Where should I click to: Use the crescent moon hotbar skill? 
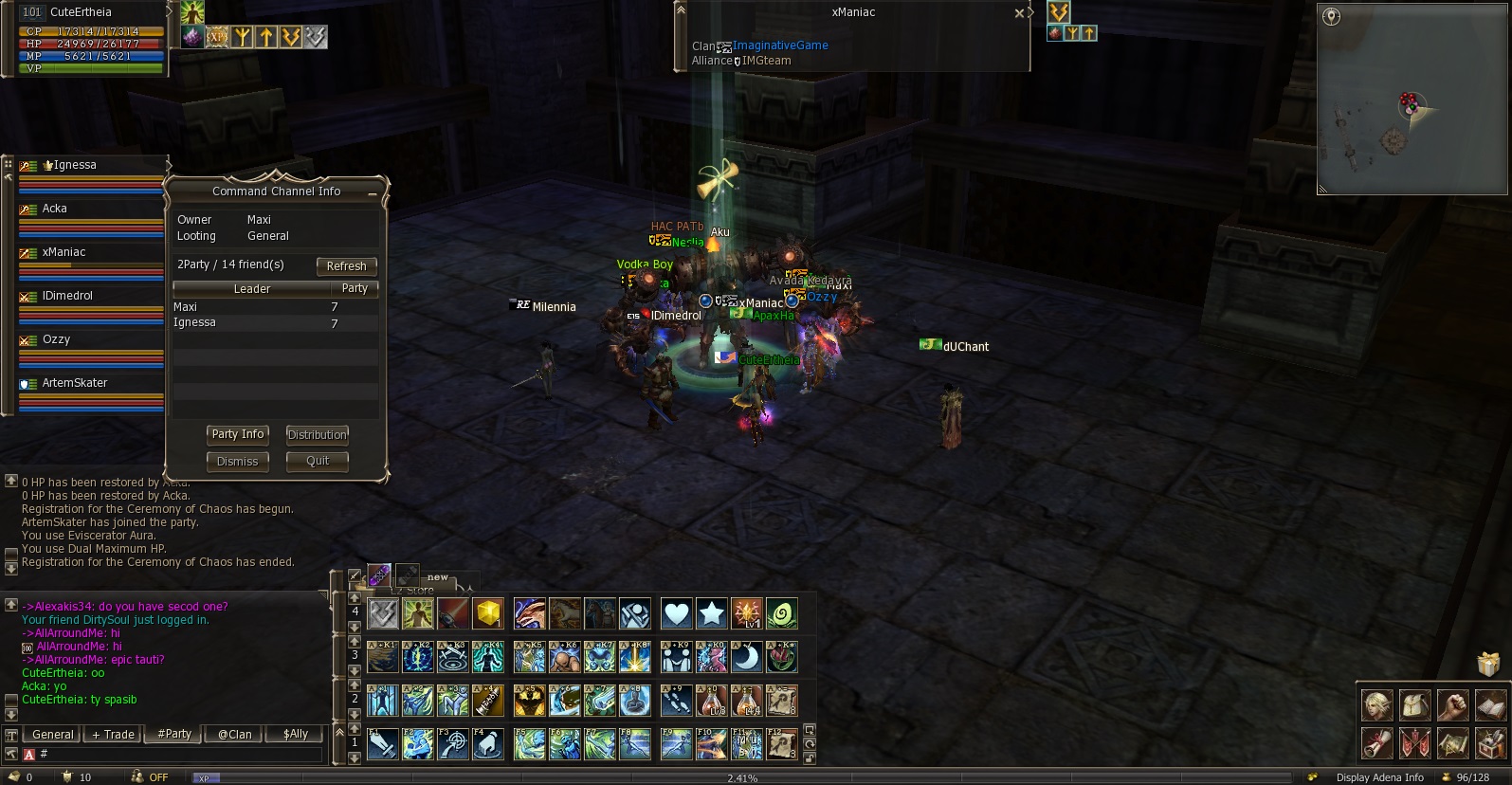[748, 657]
